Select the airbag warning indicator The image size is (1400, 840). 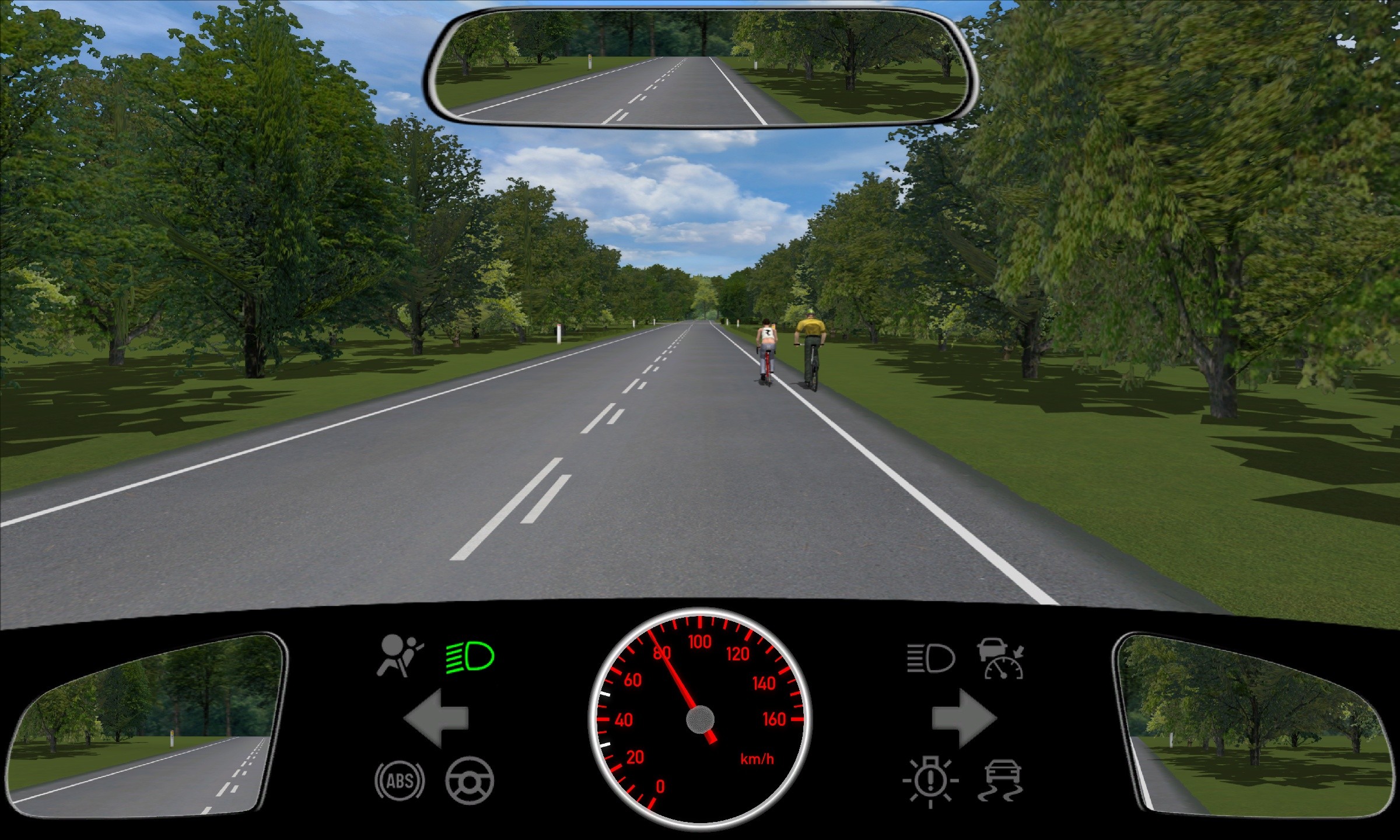click(x=400, y=657)
